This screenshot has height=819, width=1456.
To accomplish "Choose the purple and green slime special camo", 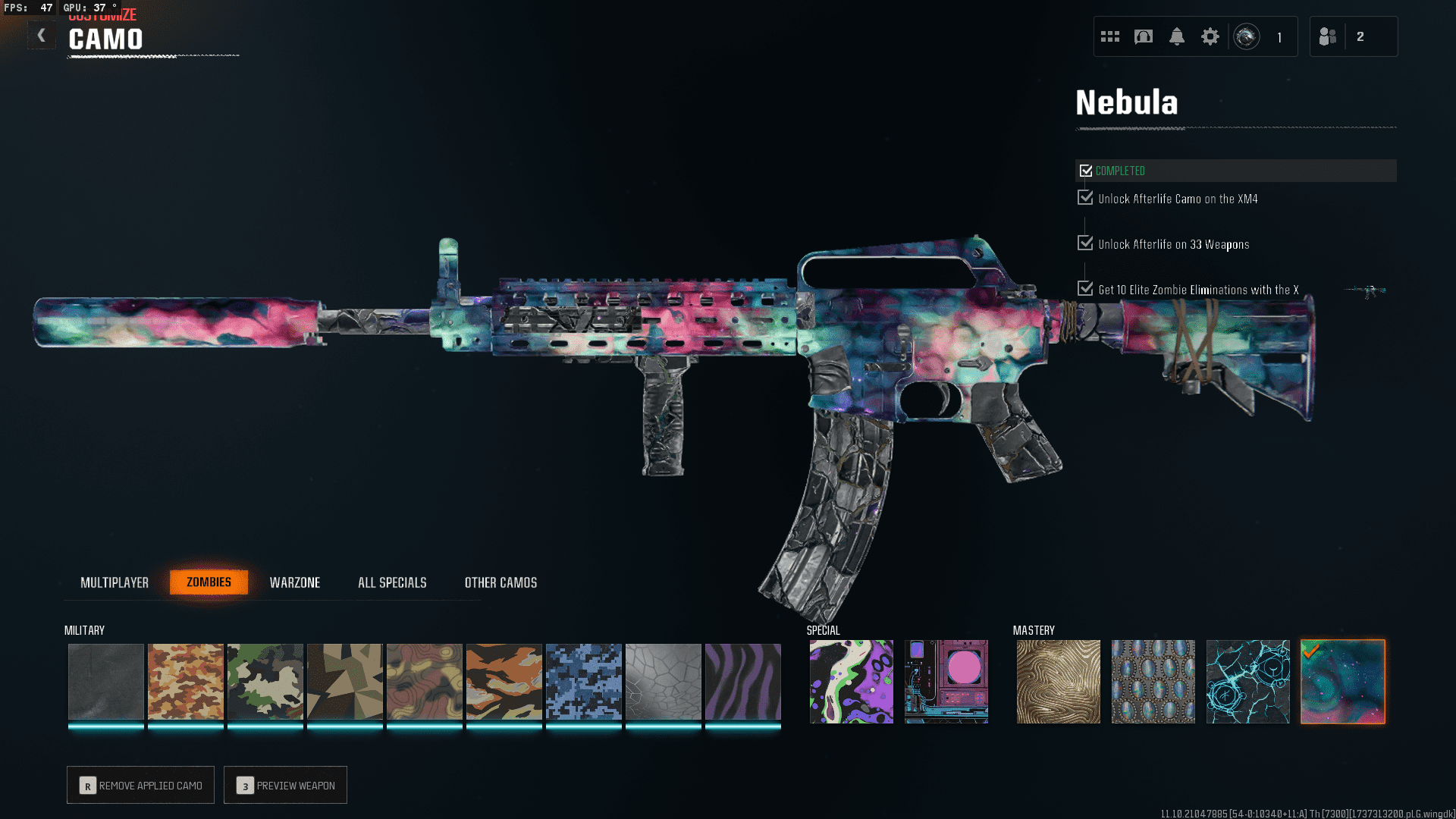I will click(852, 681).
